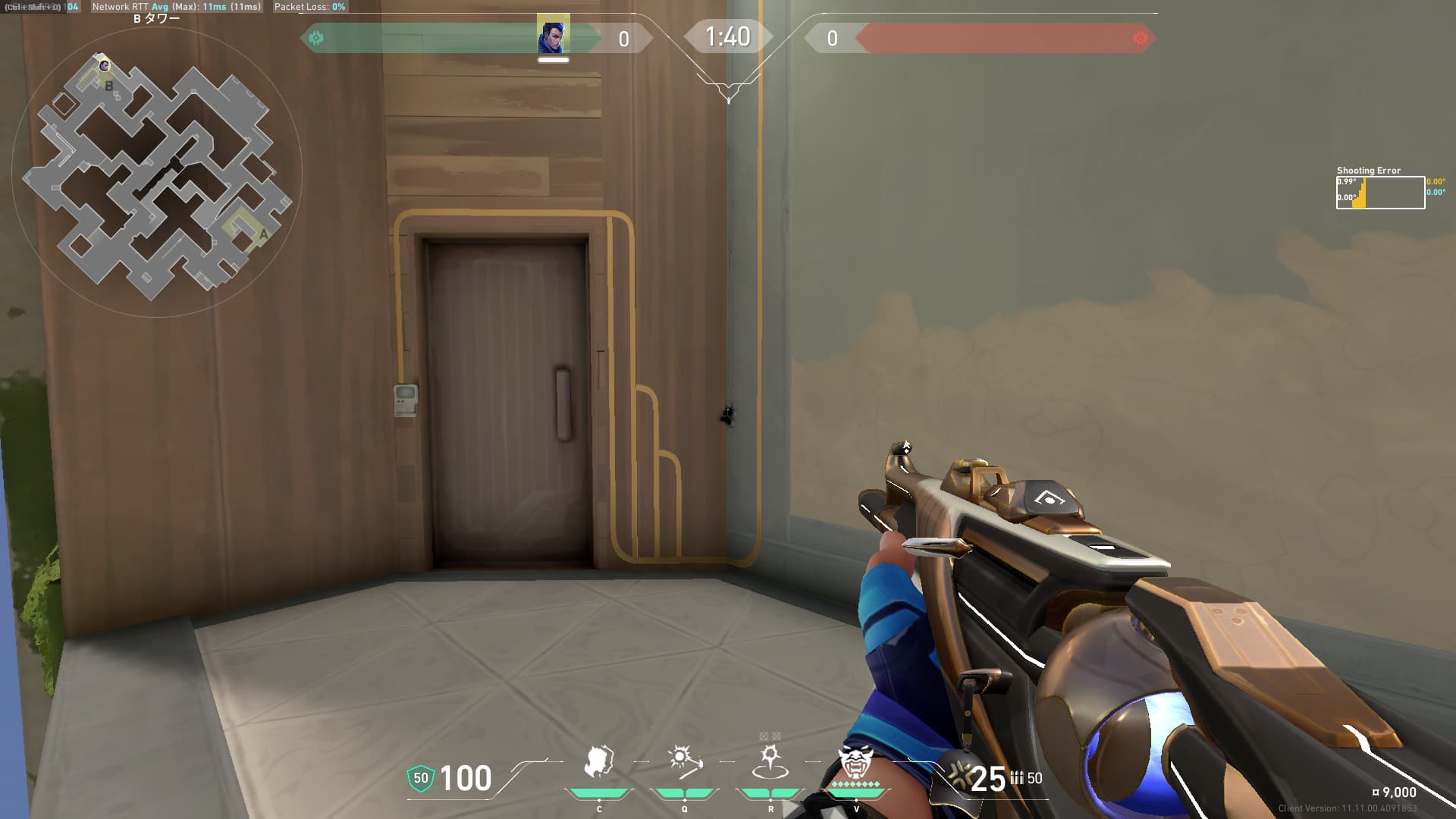Image resolution: width=1456 pixels, height=819 pixels.
Task: Trigger the Gatecrash teleport ability icon
Action: pyautogui.click(x=770, y=762)
